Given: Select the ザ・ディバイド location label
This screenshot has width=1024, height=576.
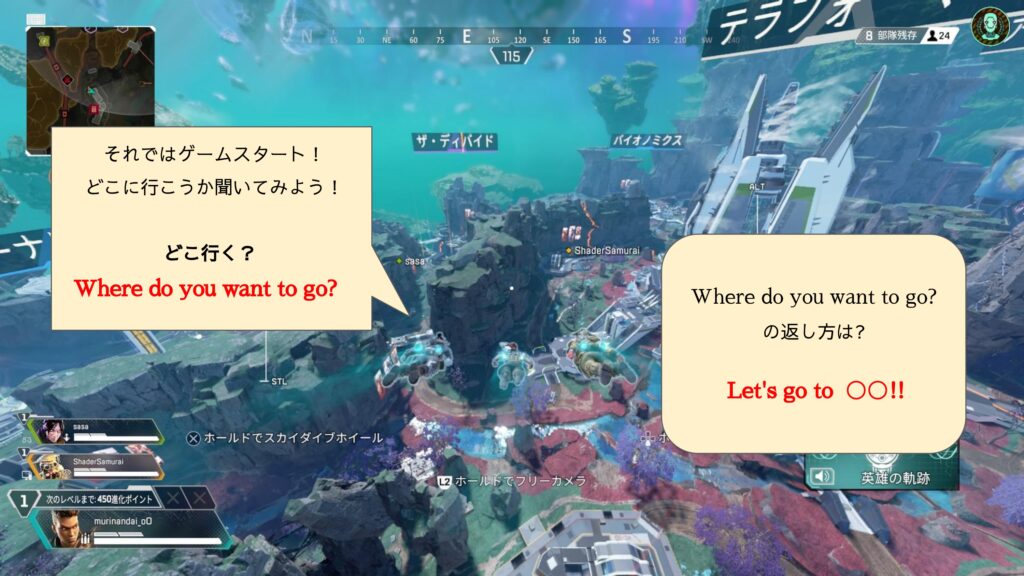Looking at the screenshot, I should pos(455,142).
